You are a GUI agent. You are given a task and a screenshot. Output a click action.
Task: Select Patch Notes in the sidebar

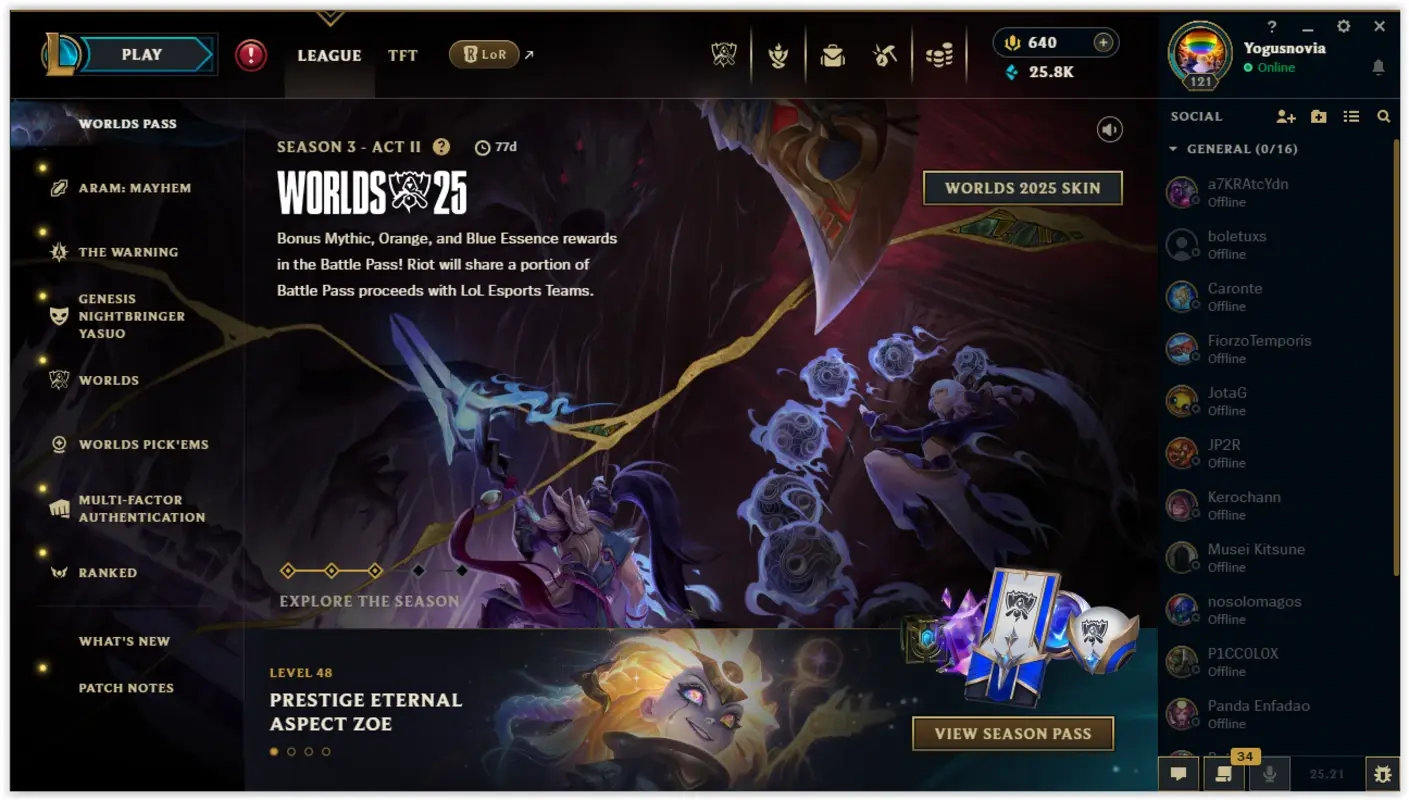pos(126,688)
